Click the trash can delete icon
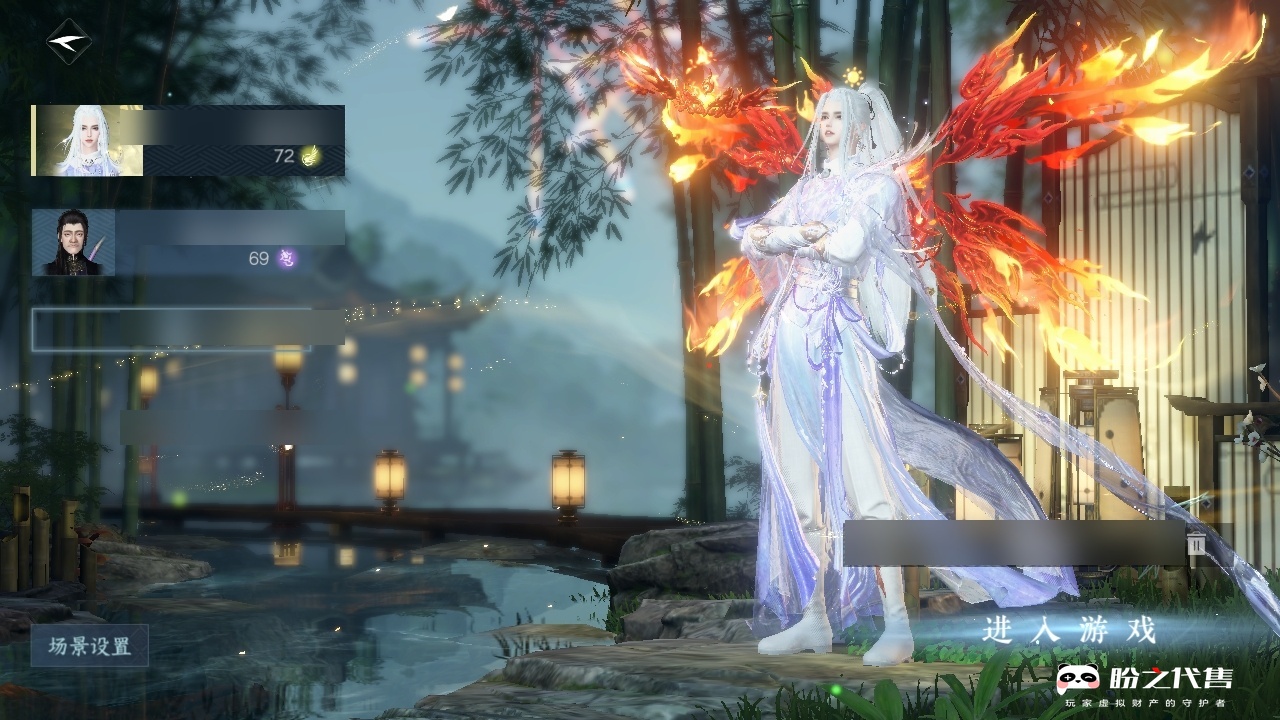This screenshot has width=1280, height=720. pyautogui.click(x=1196, y=543)
